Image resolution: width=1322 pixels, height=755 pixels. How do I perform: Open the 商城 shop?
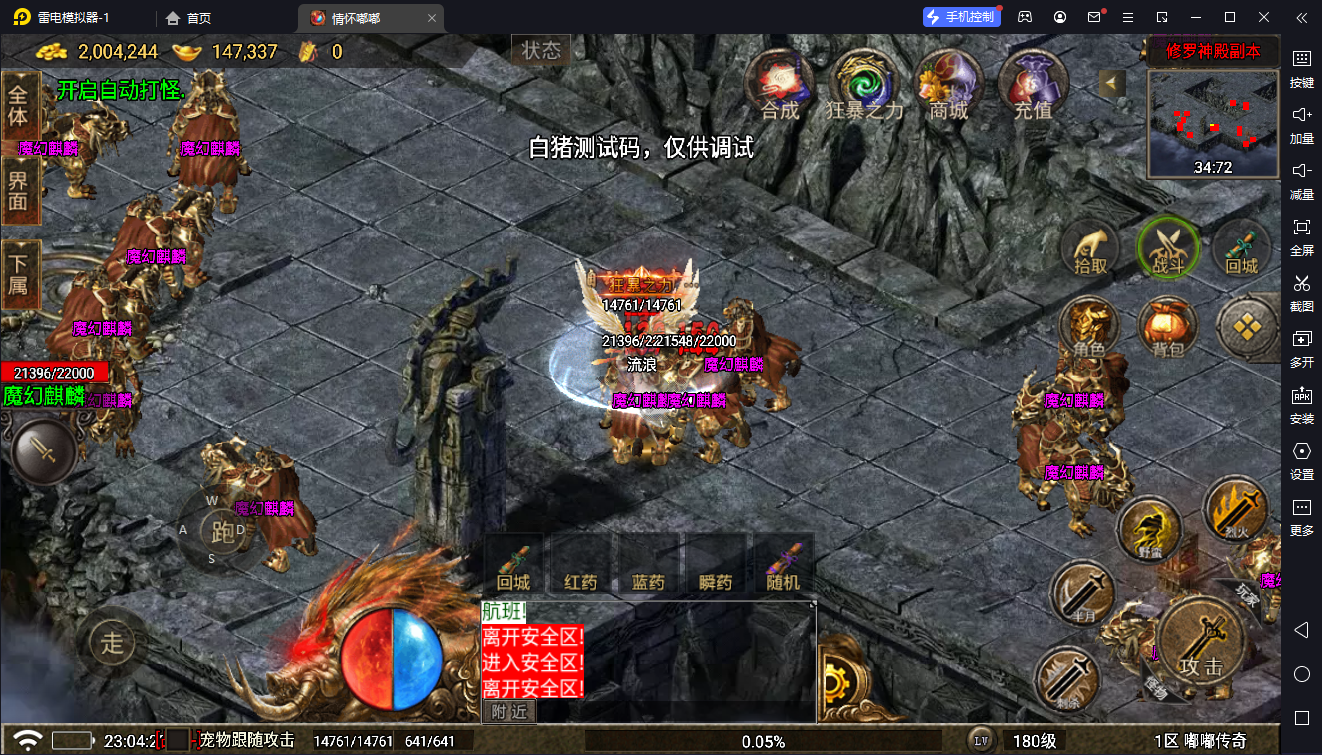948,83
